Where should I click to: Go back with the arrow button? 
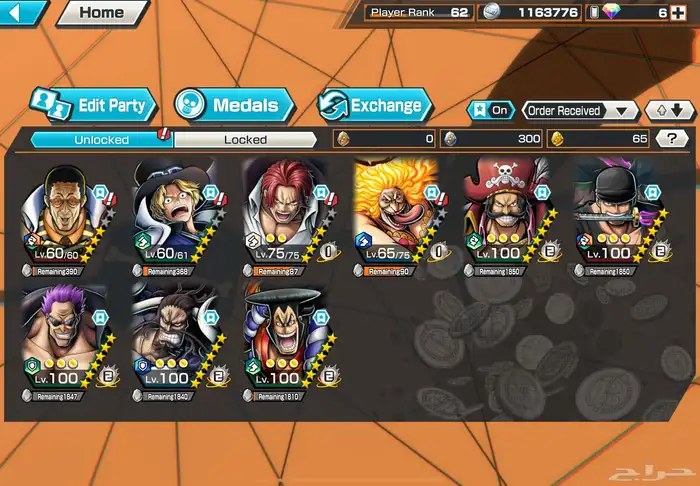pyautogui.click(x=22, y=13)
